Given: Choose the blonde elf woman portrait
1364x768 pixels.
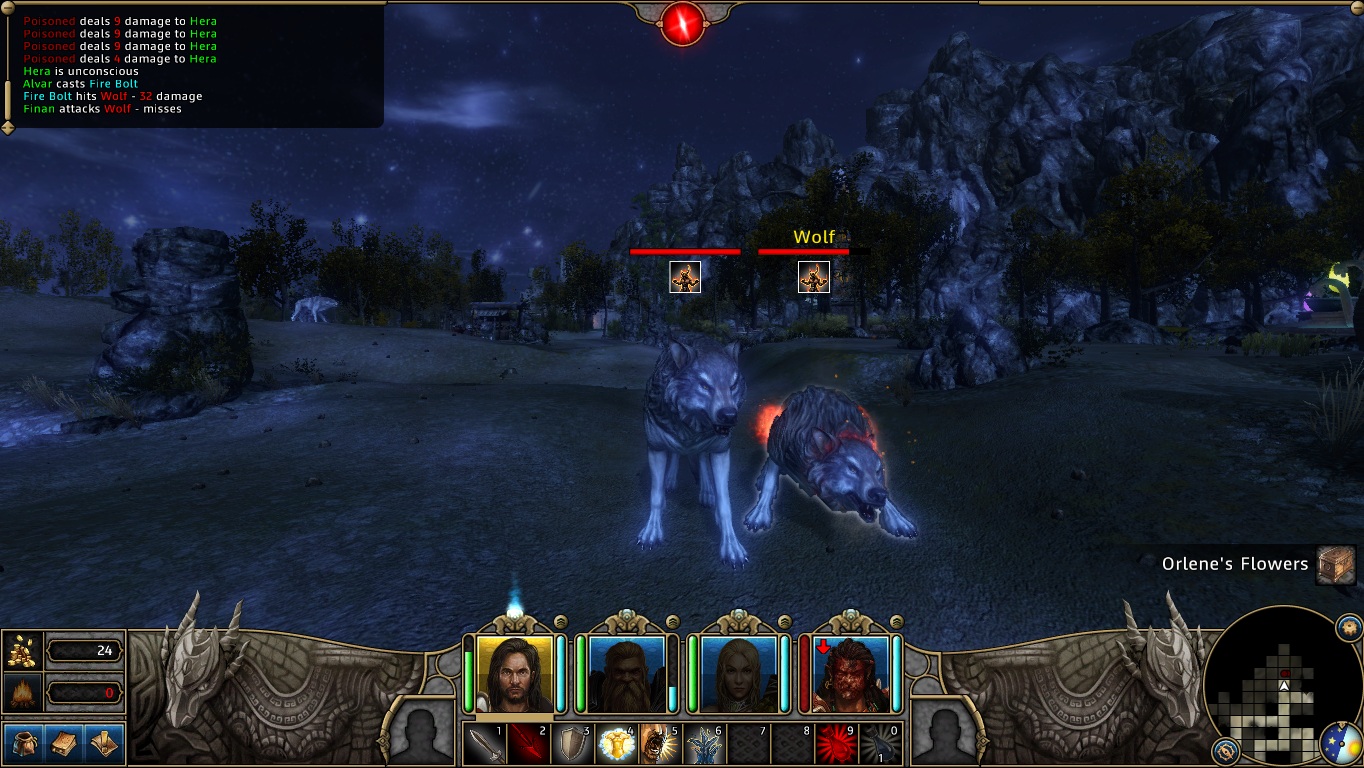Looking at the screenshot, I should pos(739,673).
